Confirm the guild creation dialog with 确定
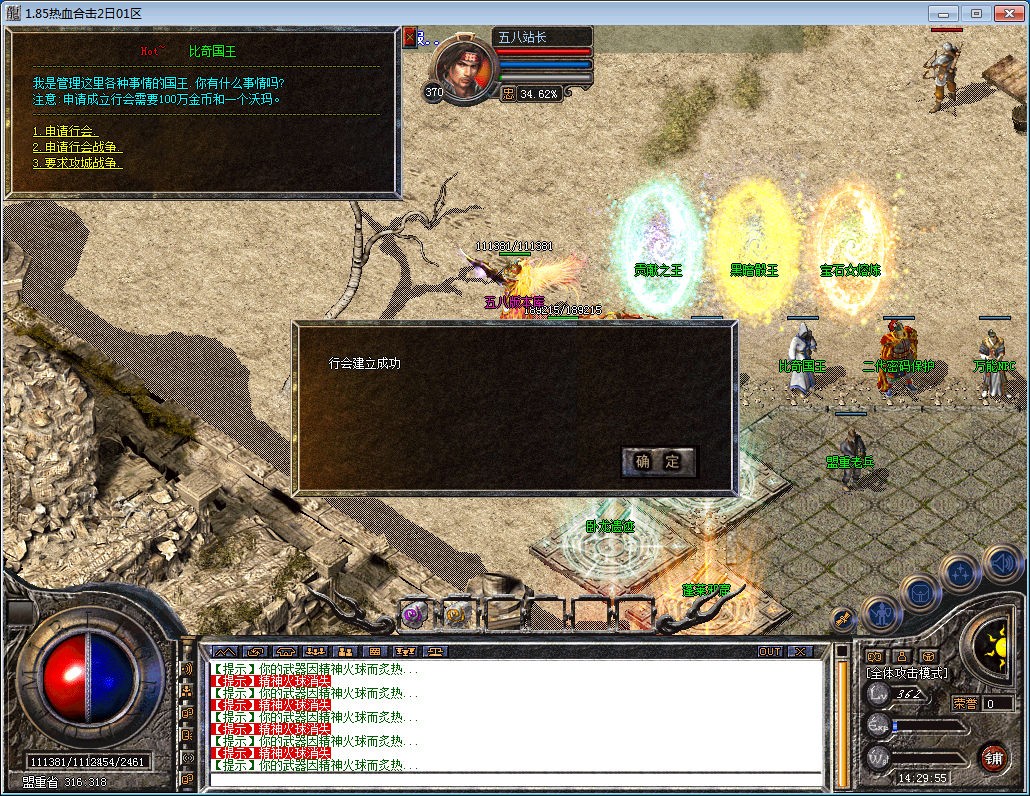 pyautogui.click(x=658, y=461)
